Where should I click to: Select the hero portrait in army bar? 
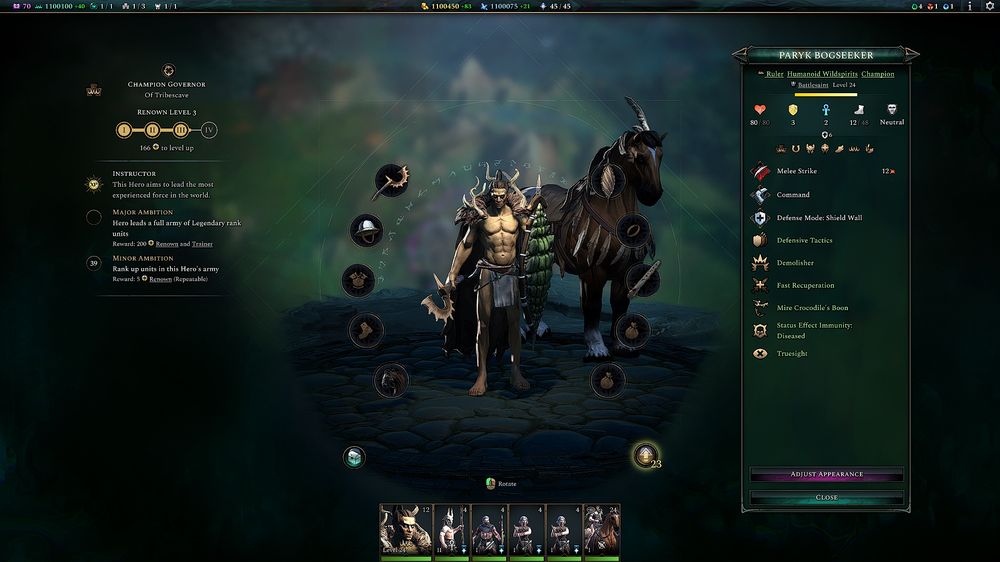(405, 529)
